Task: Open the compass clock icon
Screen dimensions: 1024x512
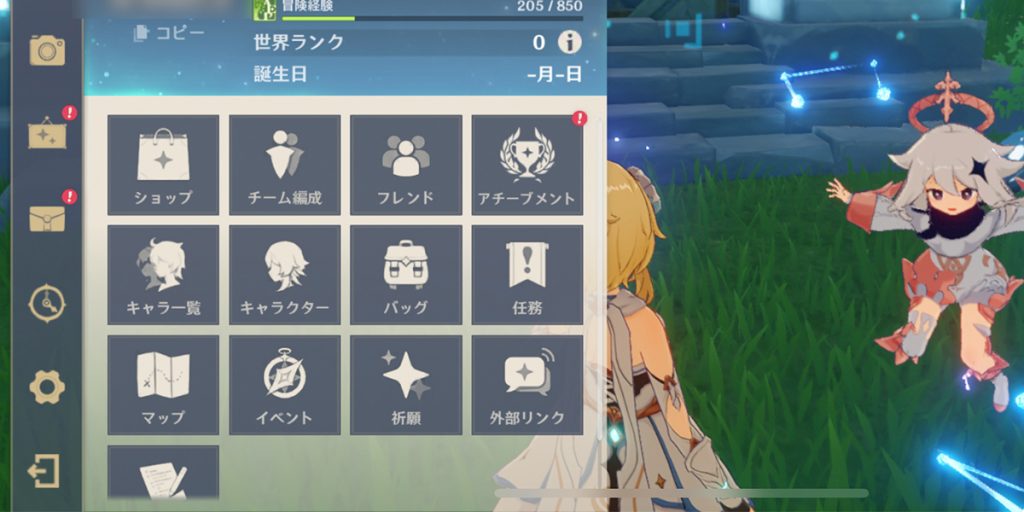Action: [46, 303]
